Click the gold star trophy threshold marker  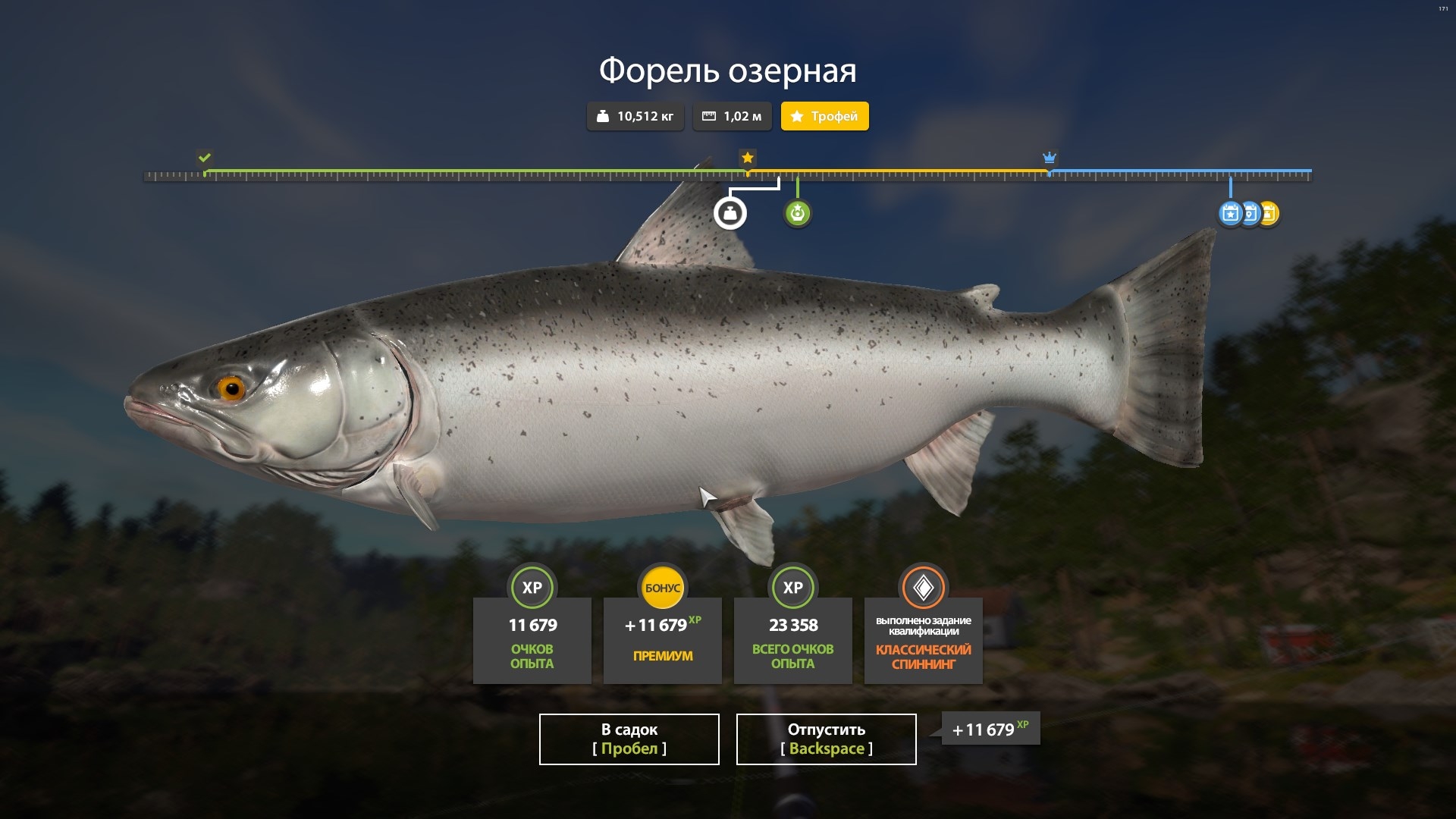(748, 158)
